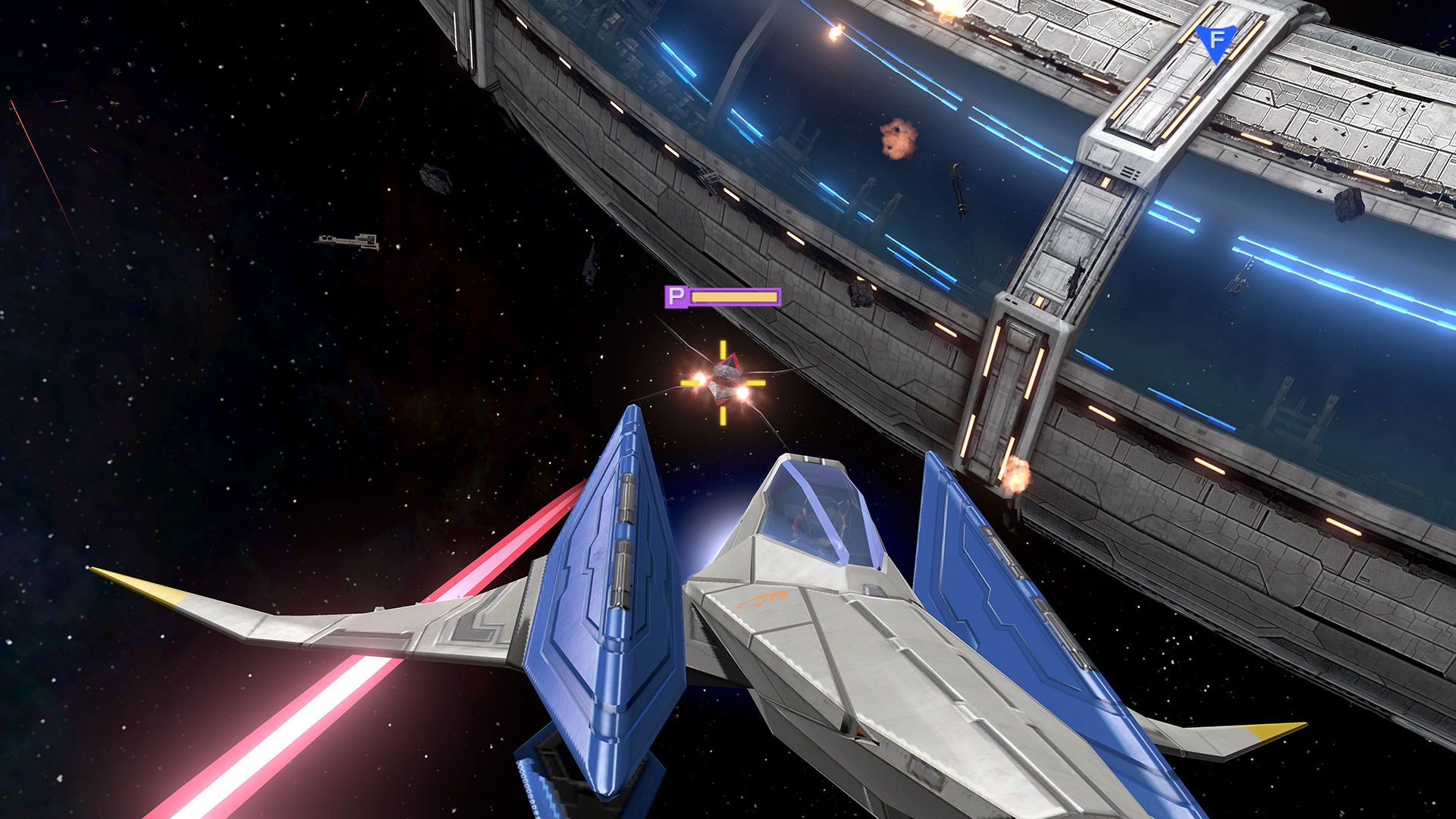Click the P indicator beside the health bar
This screenshot has width=1456, height=819.
[x=677, y=297]
